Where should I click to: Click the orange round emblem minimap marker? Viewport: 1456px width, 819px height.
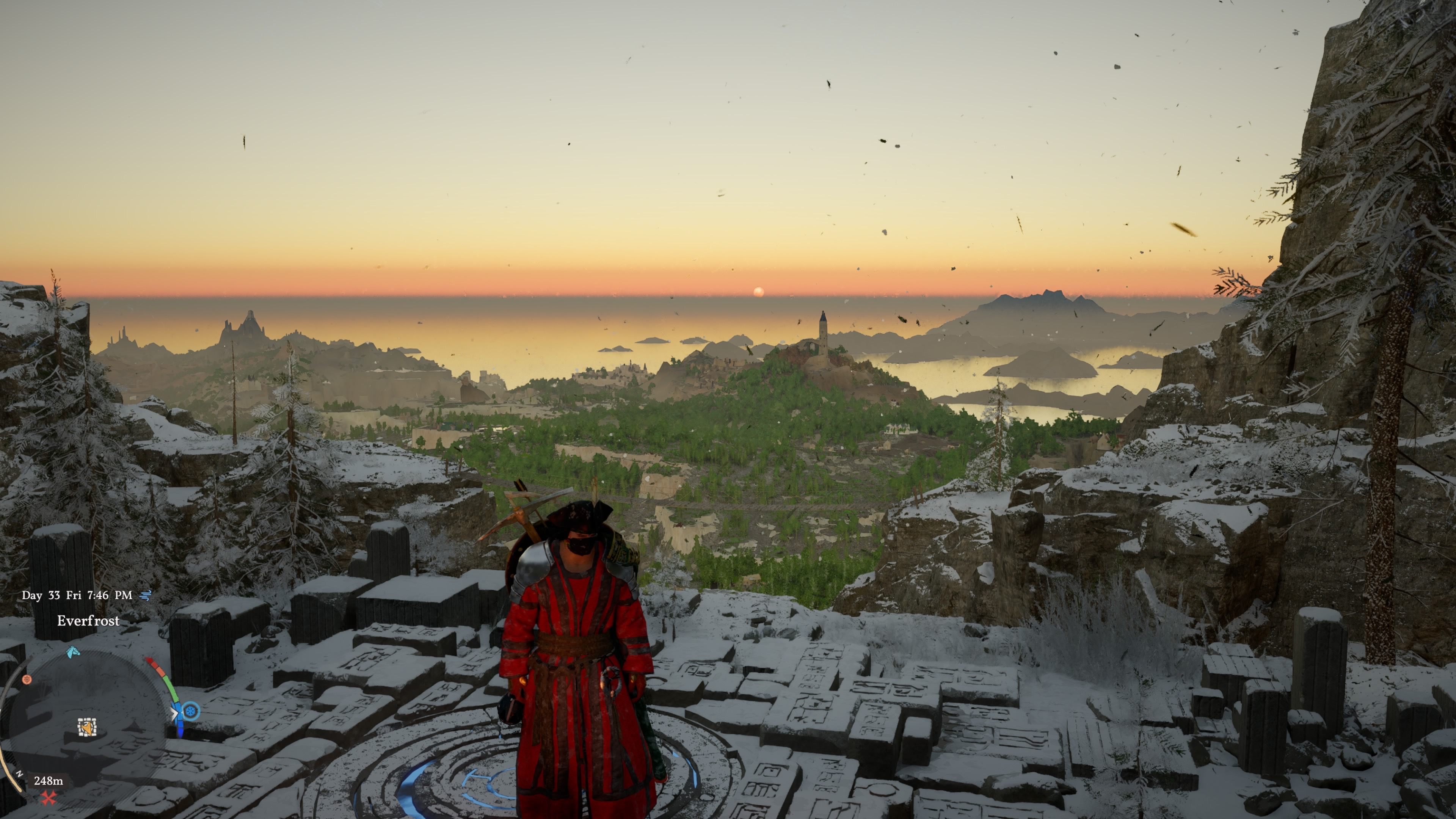pos(27,679)
